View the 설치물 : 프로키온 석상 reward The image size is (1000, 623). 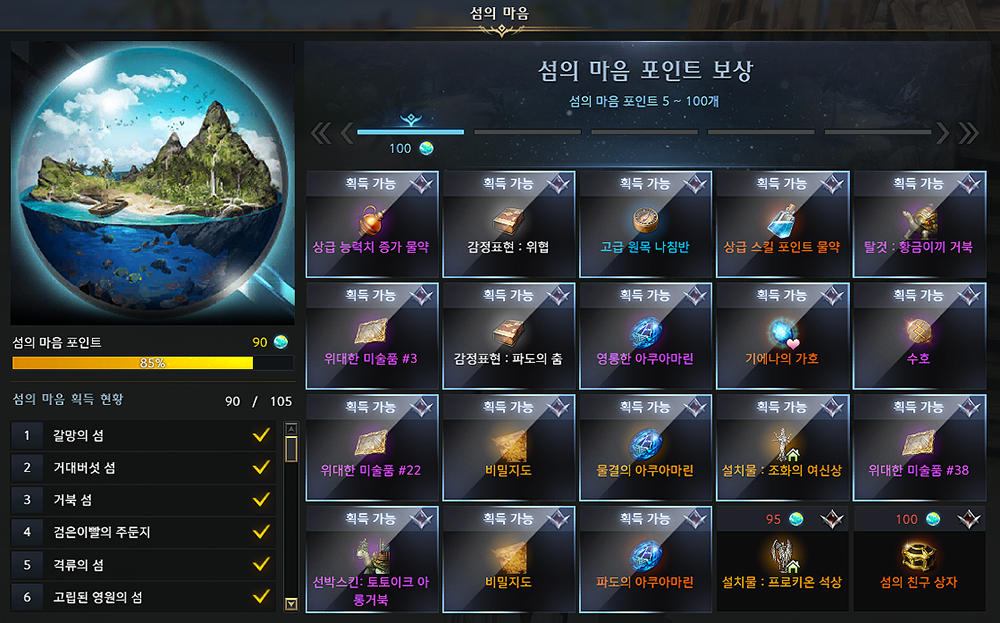click(782, 560)
